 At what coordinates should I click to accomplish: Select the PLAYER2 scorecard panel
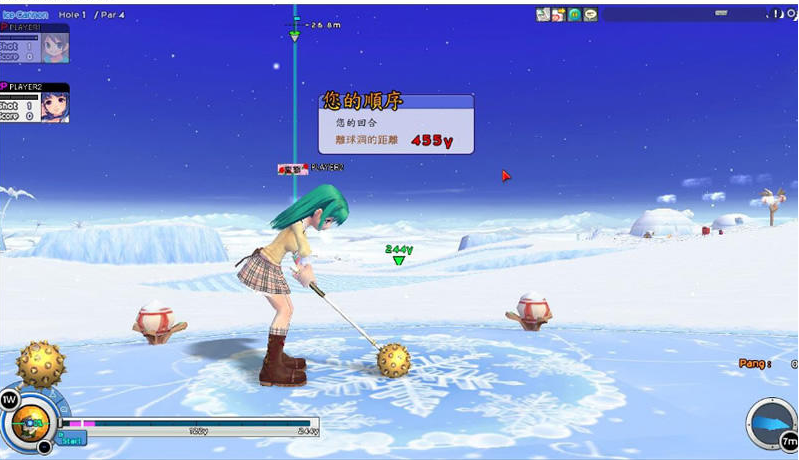[35, 102]
